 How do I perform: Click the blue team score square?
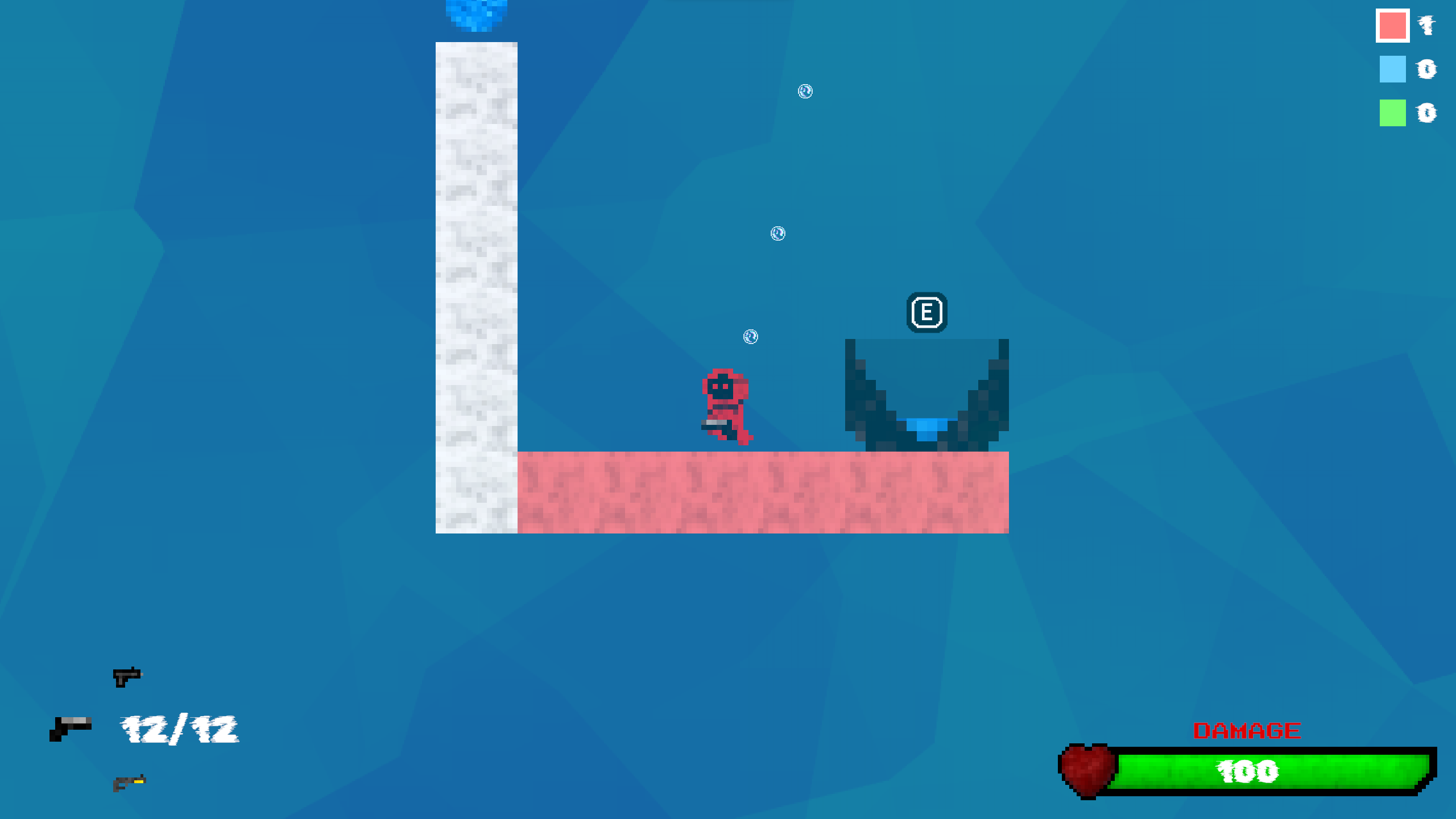tap(1392, 69)
